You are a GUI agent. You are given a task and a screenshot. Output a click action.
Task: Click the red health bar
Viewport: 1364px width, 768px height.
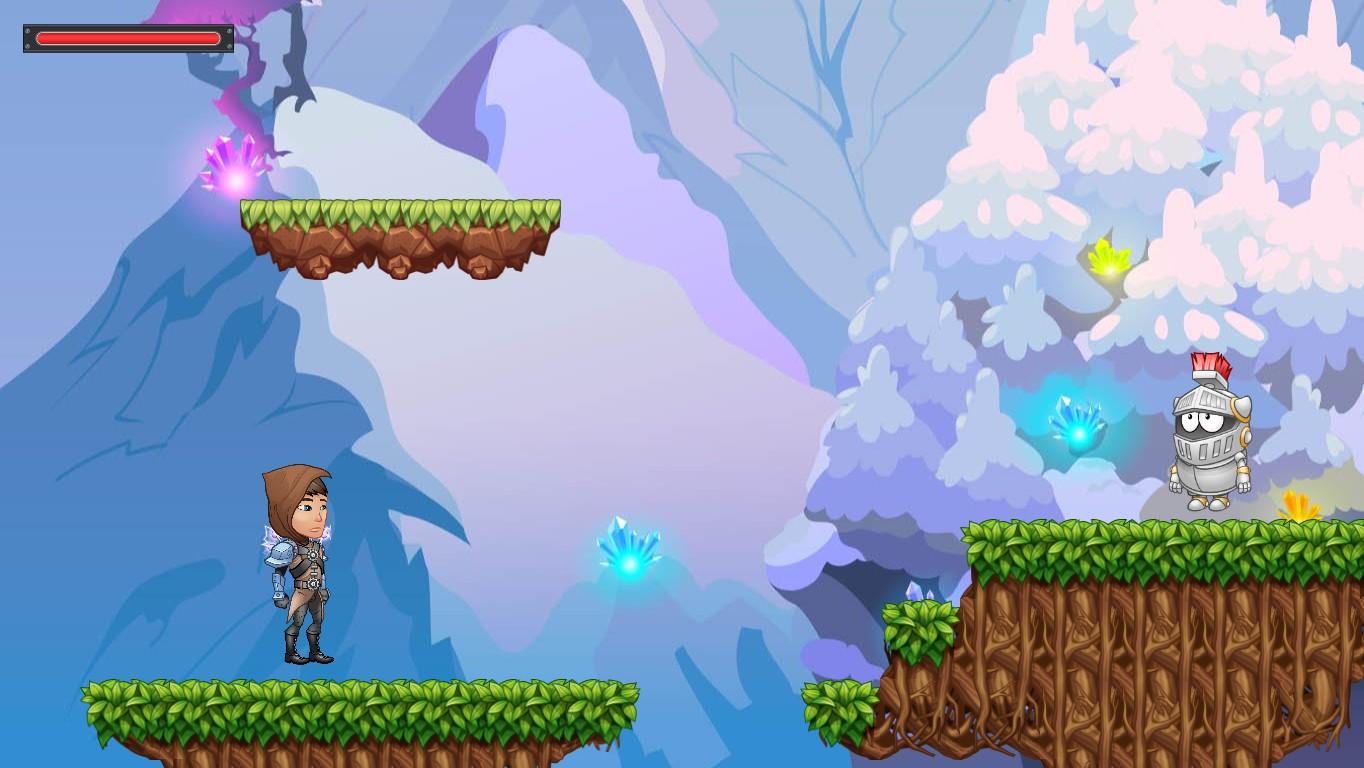tap(128, 38)
